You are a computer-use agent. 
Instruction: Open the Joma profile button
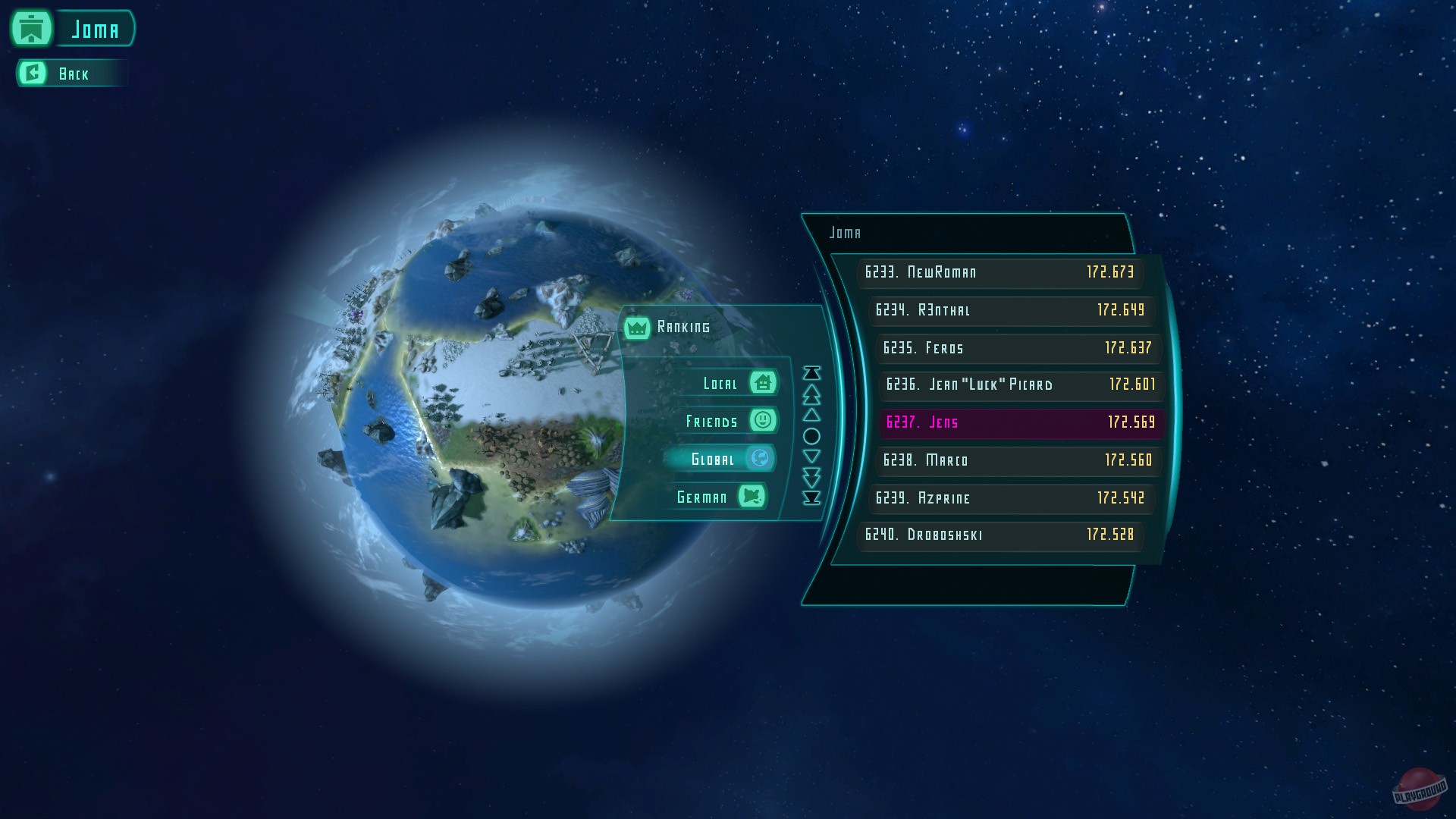point(94,29)
